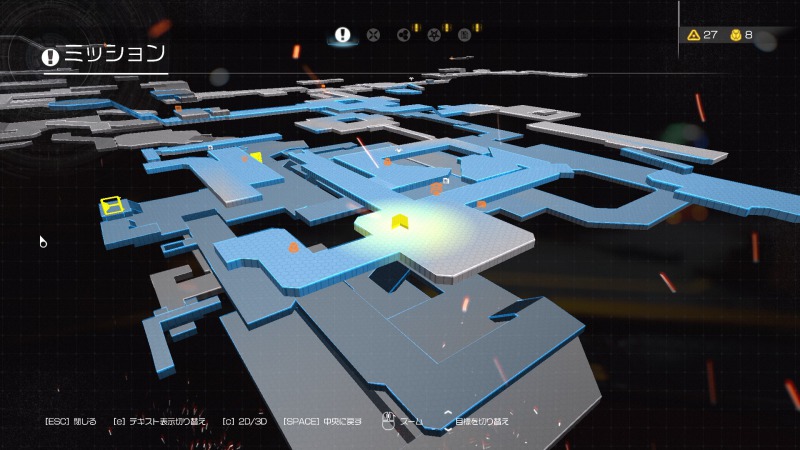Open the document notes tab
The image size is (800, 450).
[x=465, y=34]
